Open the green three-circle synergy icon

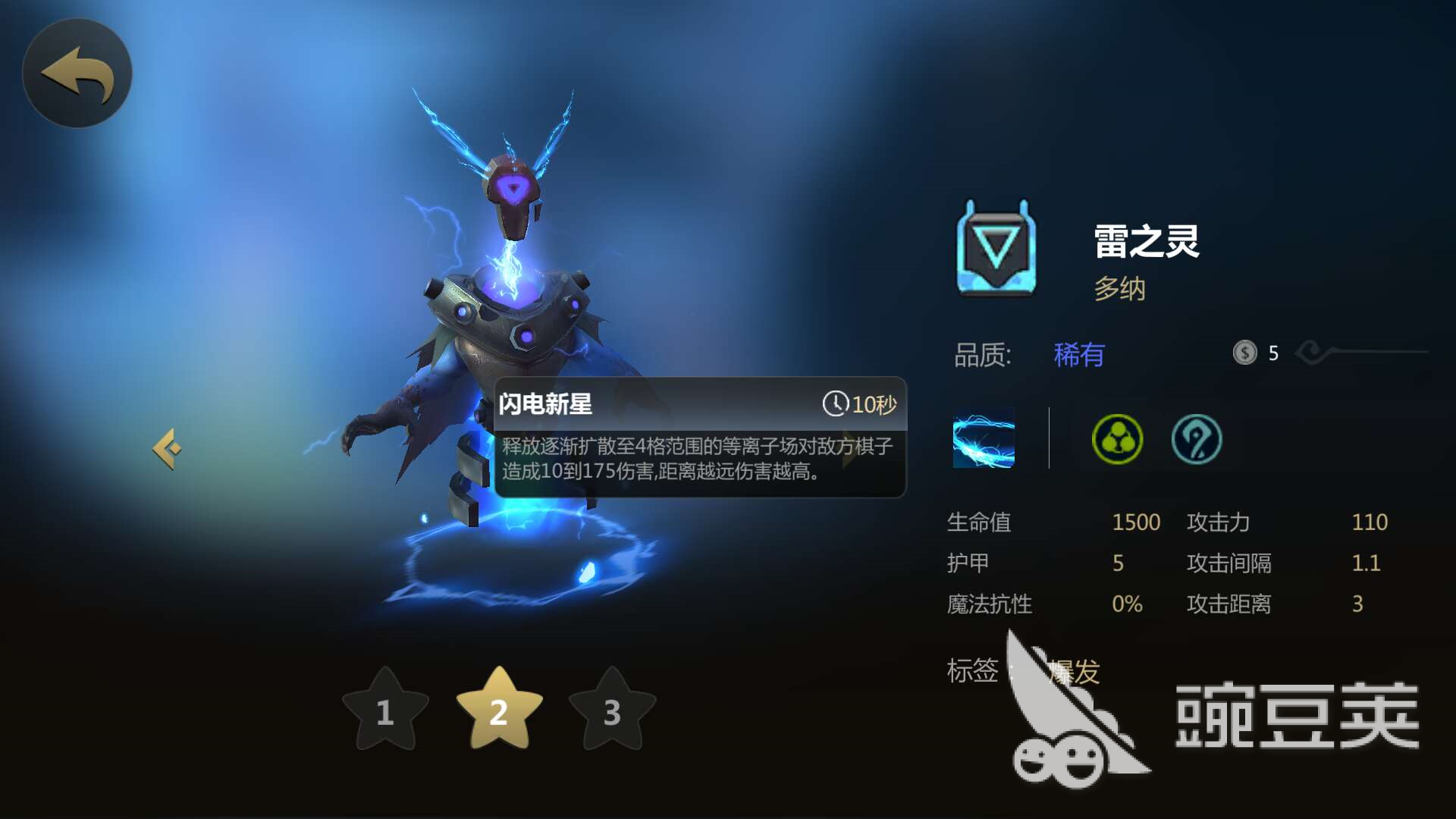[1117, 439]
